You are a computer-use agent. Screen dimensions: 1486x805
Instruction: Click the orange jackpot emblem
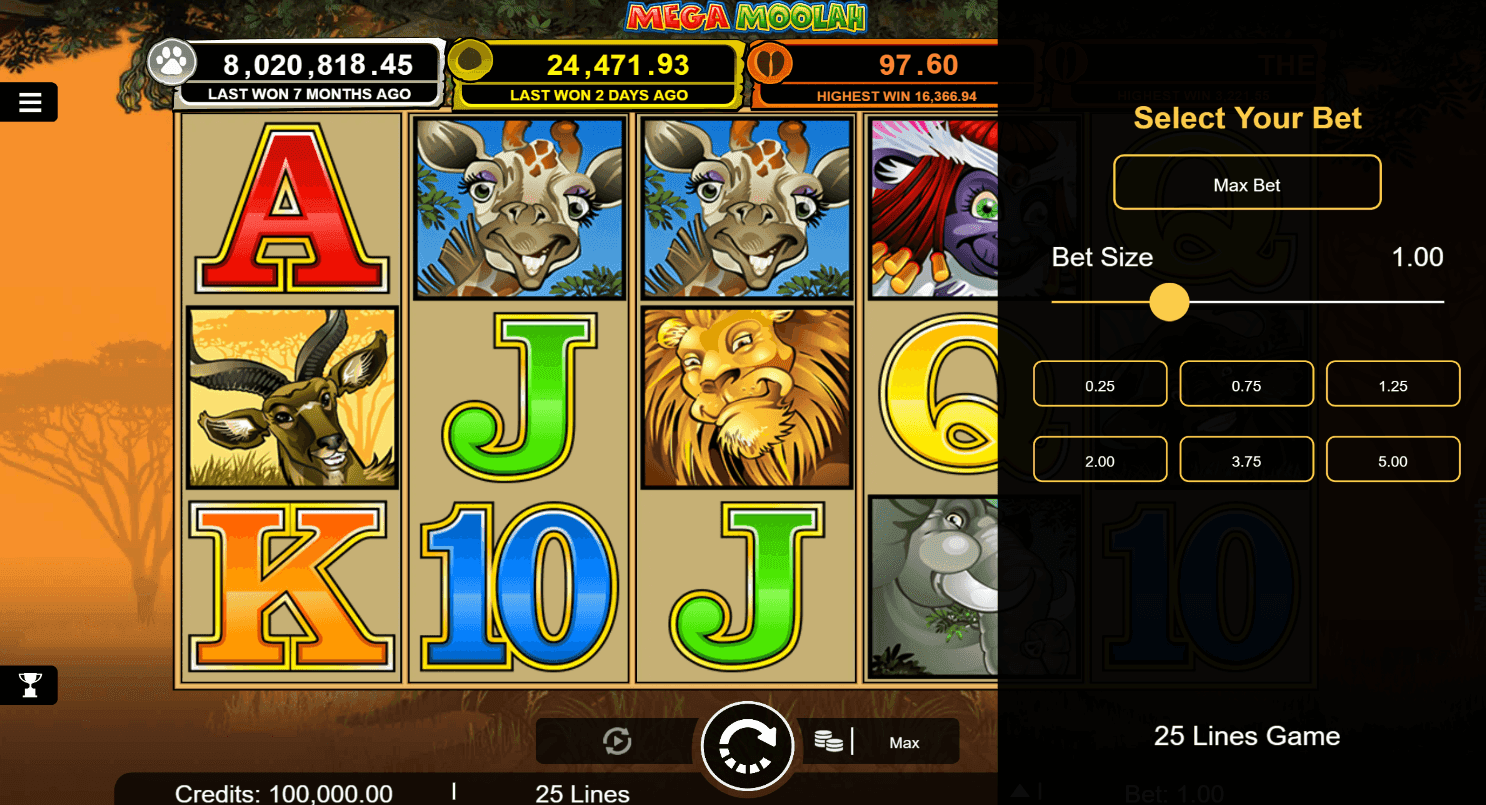pos(770,62)
